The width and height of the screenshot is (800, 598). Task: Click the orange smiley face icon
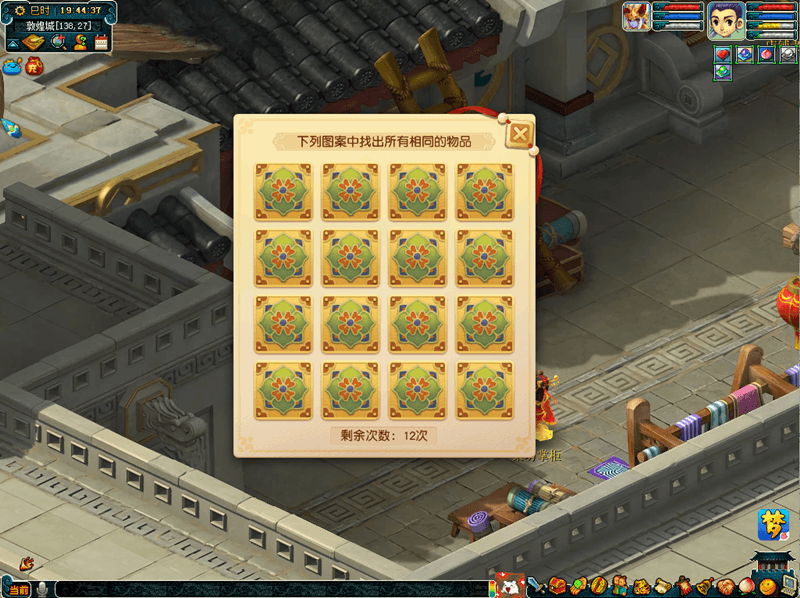[767, 585]
